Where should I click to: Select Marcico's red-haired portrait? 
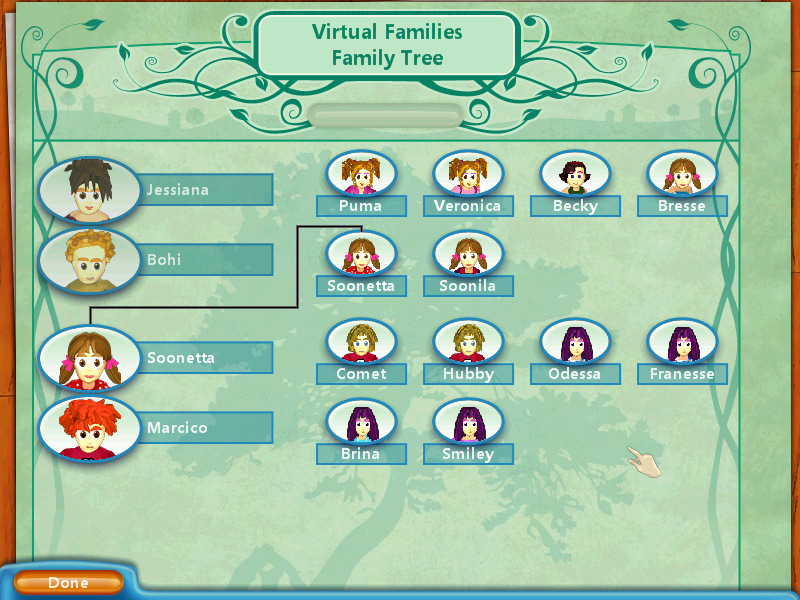(89, 428)
